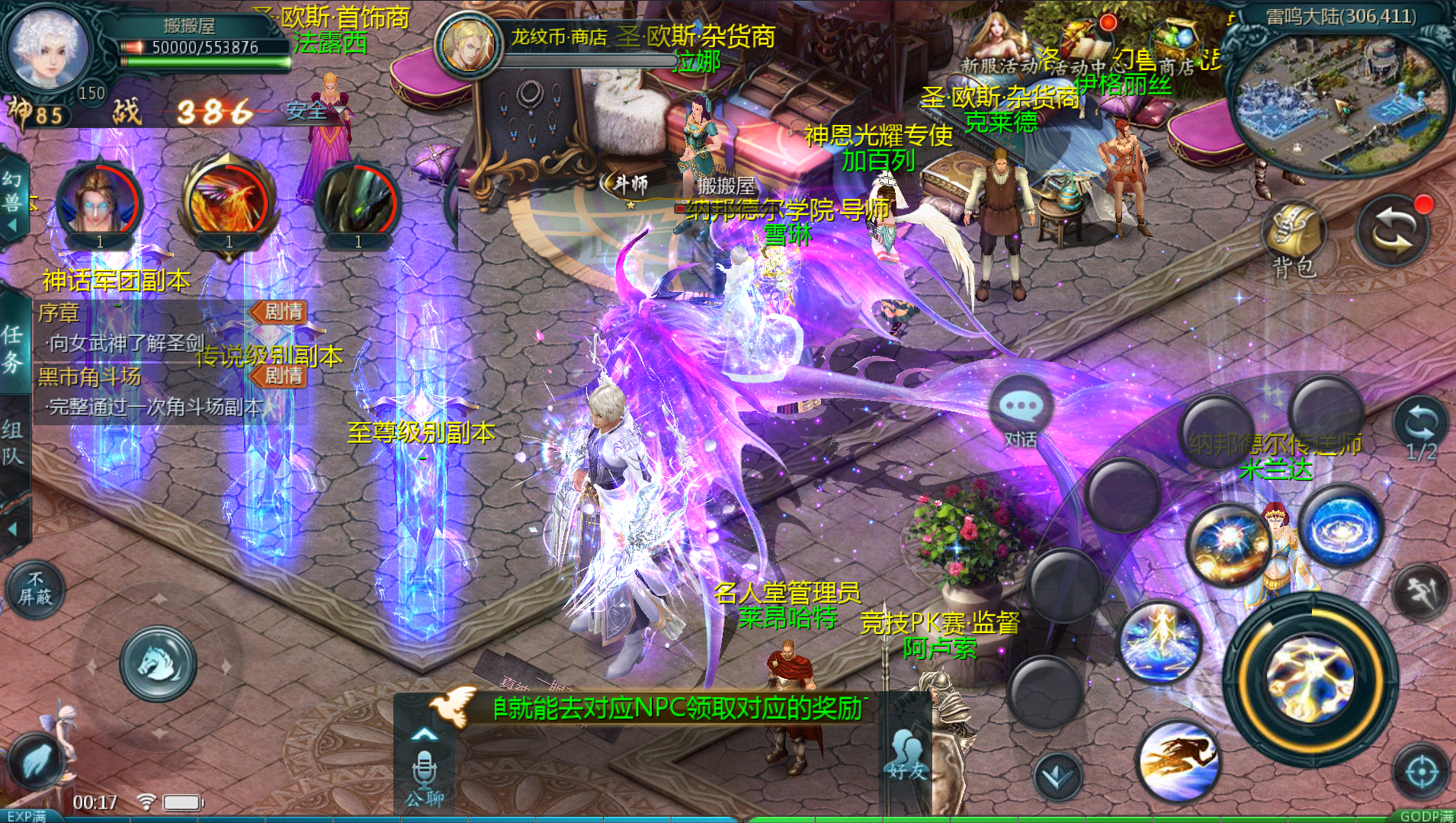Tap the 对话 chat bubble button
1456x823 pixels.
(1020, 413)
